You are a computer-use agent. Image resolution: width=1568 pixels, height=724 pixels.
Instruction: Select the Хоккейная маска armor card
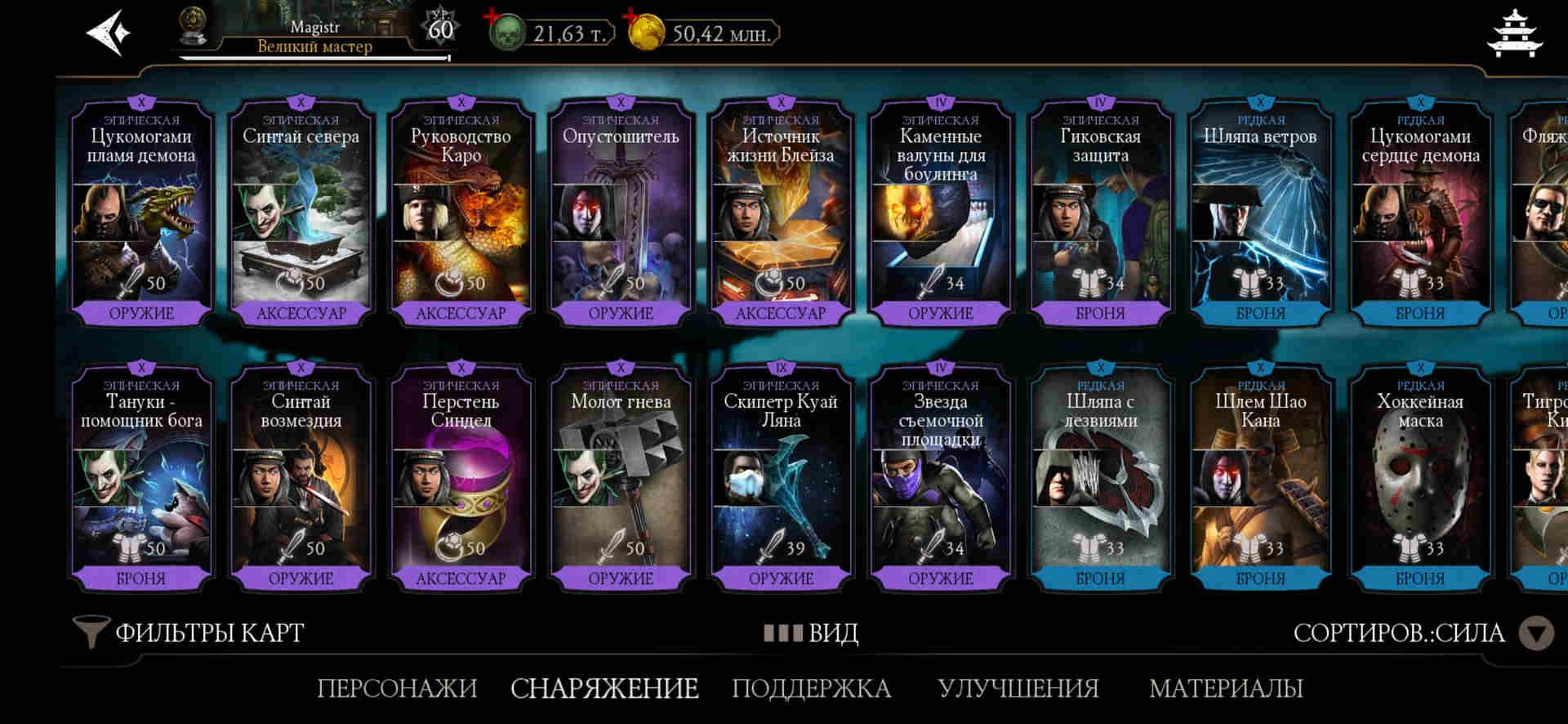pyautogui.click(x=1420, y=480)
